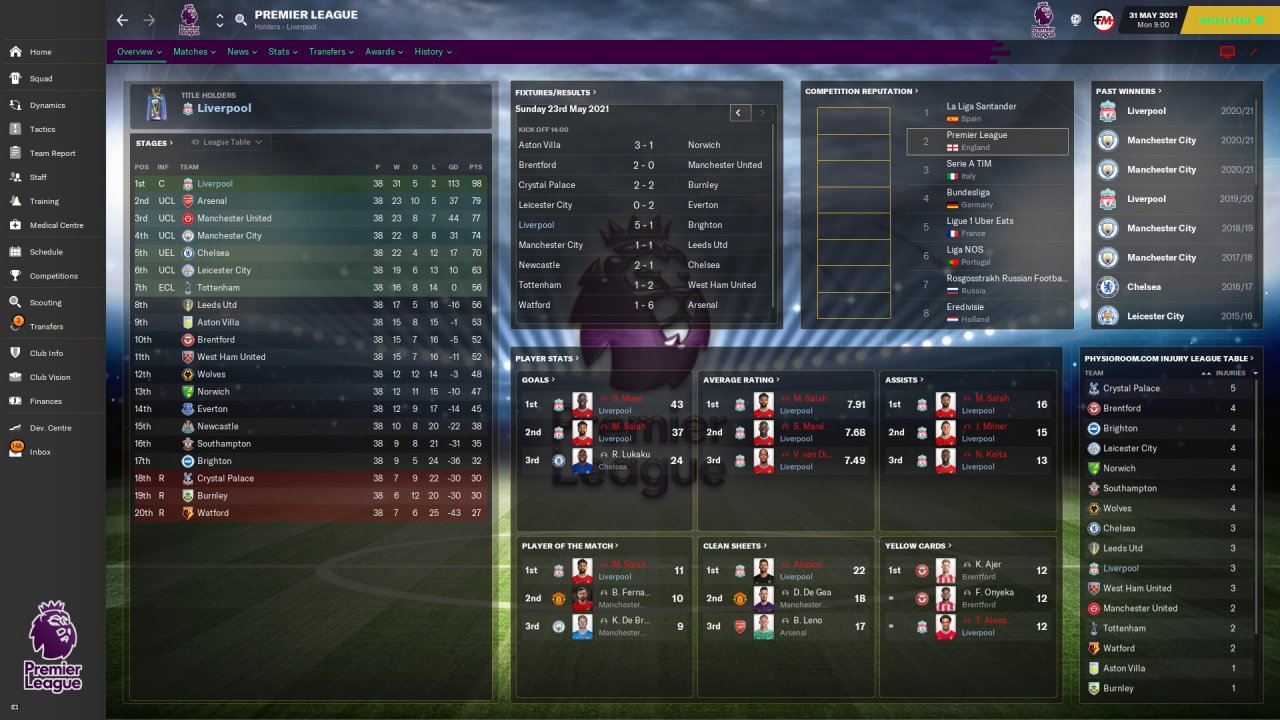The image size is (1280, 720).
Task: Open the League Table dropdown
Action: [227, 142]
